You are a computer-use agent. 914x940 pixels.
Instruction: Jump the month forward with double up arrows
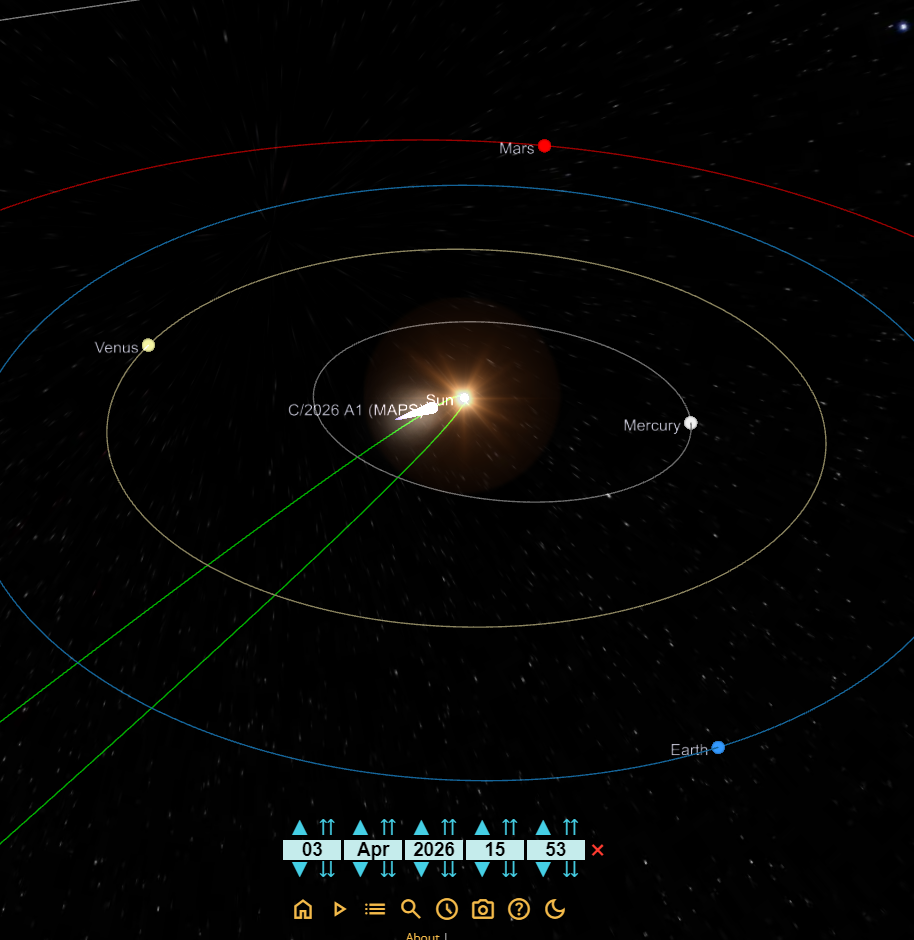[x=388, y=828]
